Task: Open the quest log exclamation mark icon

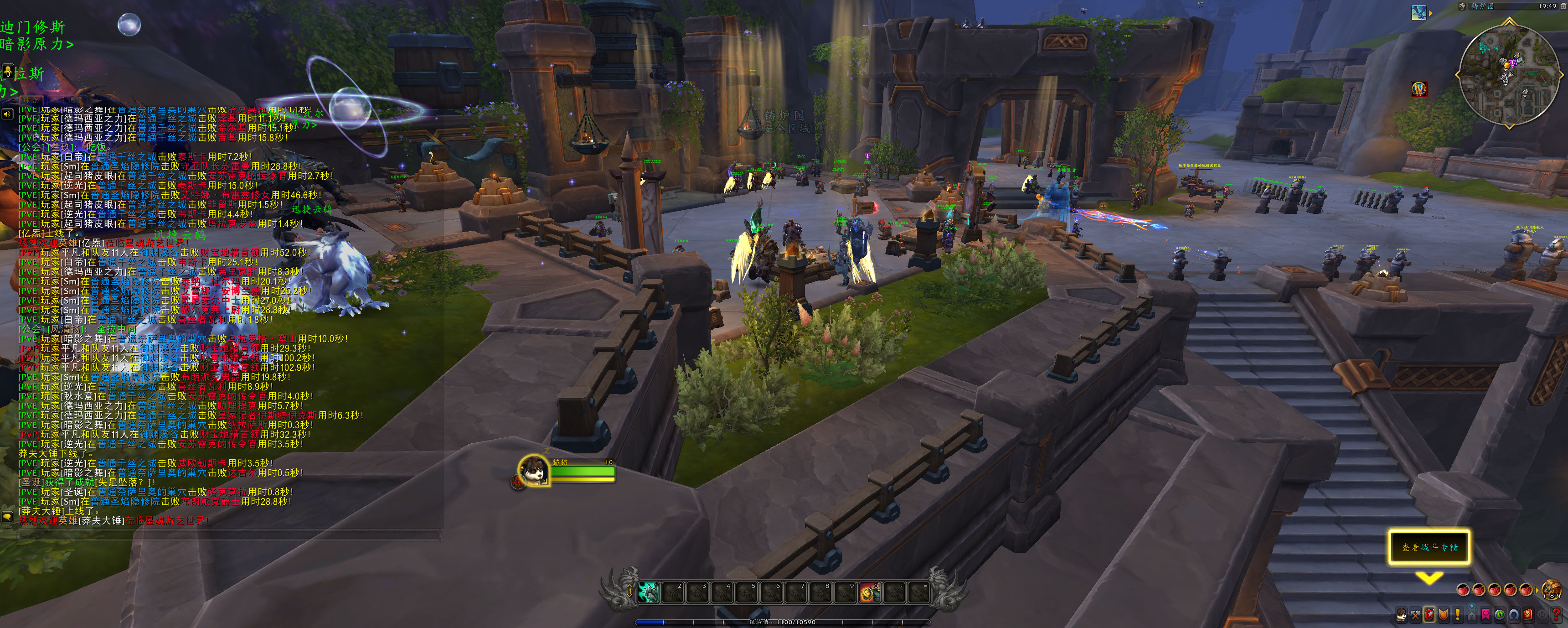Action: pos(1457,615)
